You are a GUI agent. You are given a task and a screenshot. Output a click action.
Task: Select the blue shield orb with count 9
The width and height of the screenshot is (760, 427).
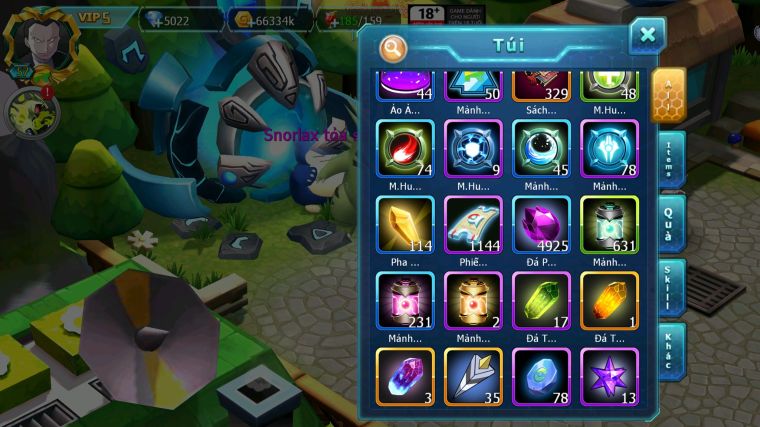tap(473, 149)
